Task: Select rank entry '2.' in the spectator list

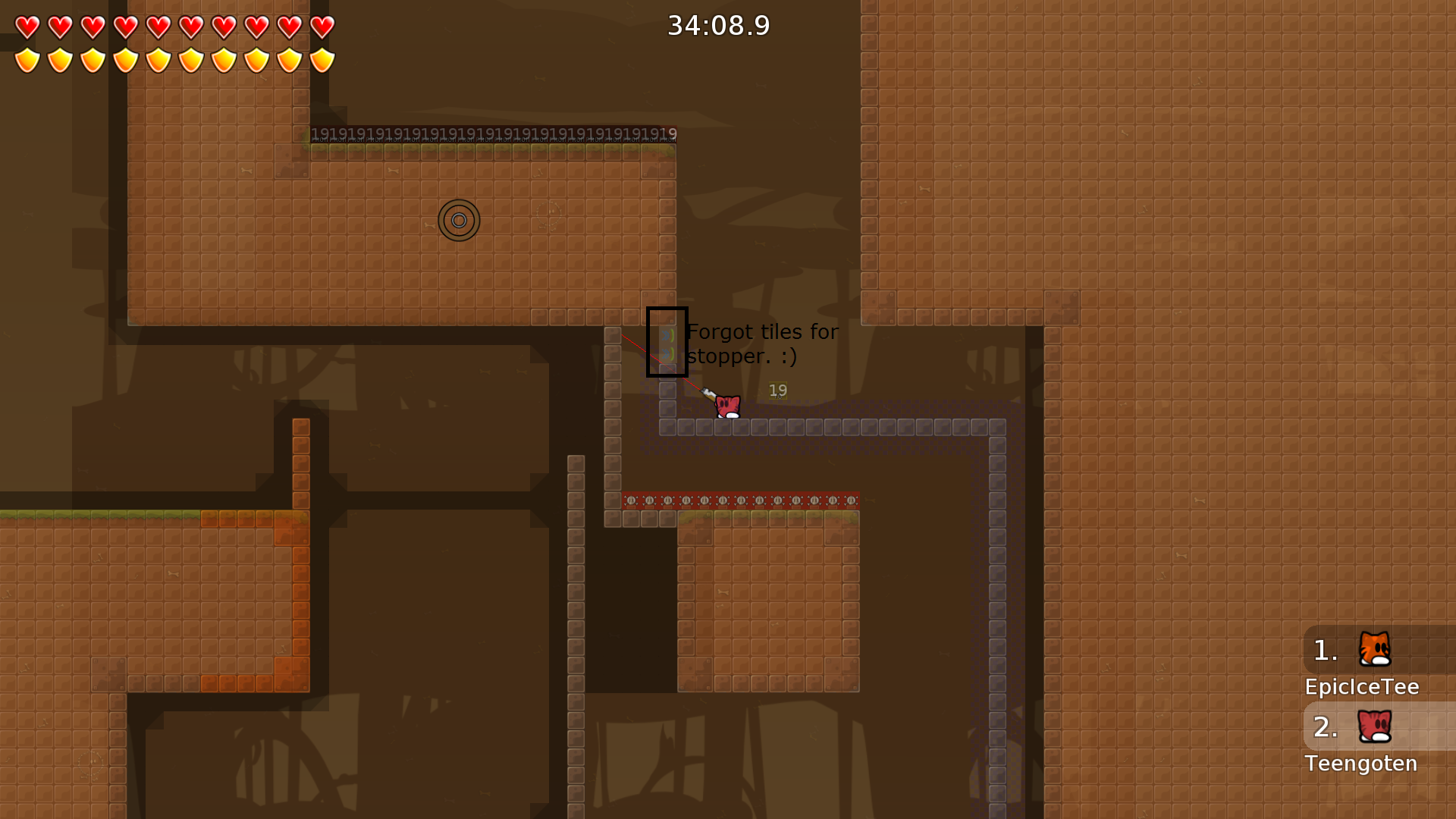Action: click(x=1326, y=727)
